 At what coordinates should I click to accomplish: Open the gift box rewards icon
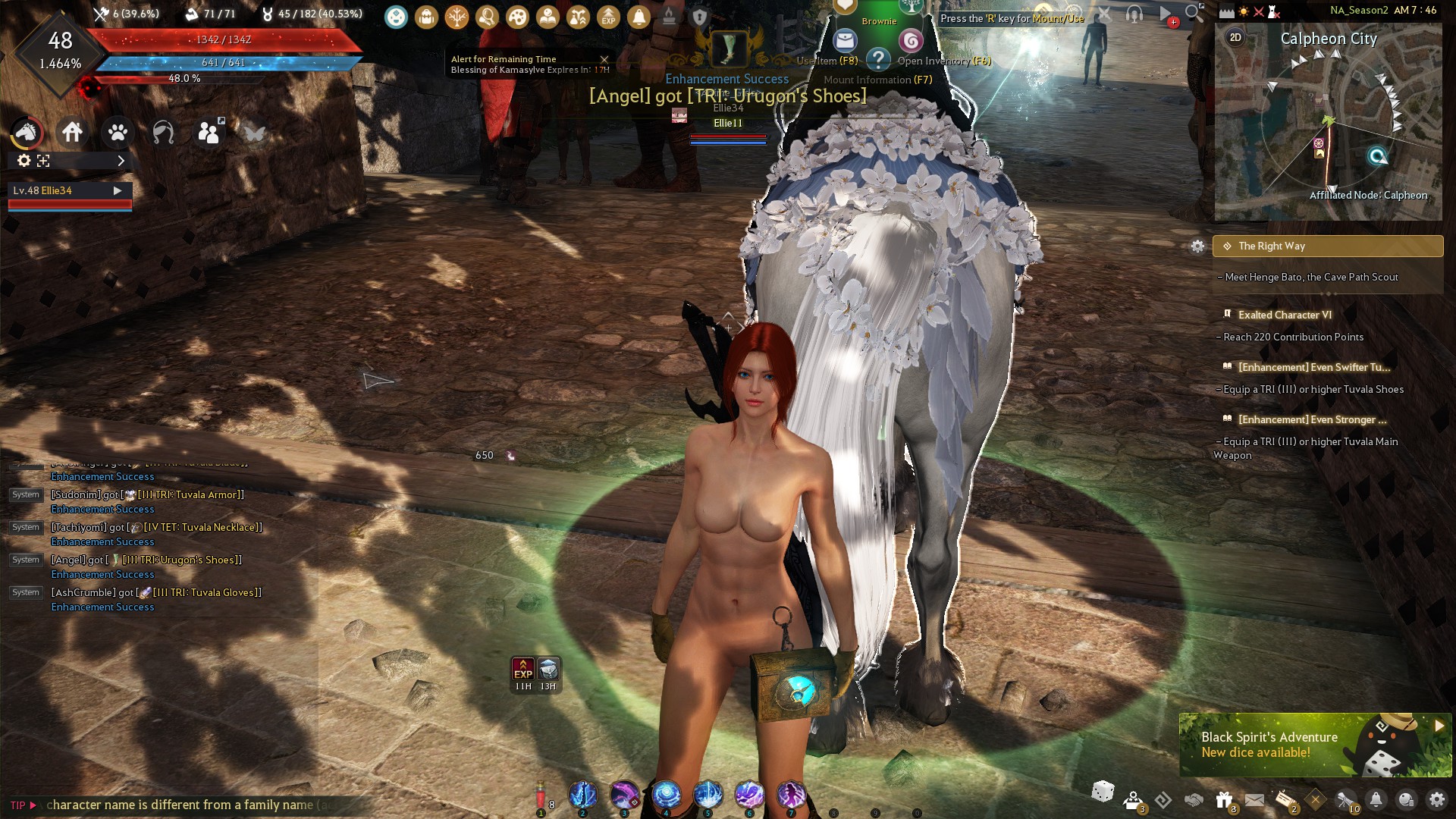[x=1224, y=799]
